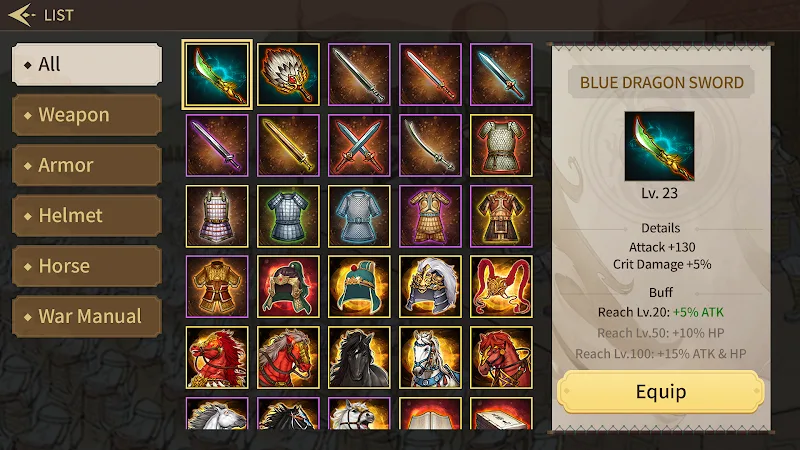Equip the Blue Dragon Sword
The image size is (800, 450).
pyautogui.click(x=661, y=391)
